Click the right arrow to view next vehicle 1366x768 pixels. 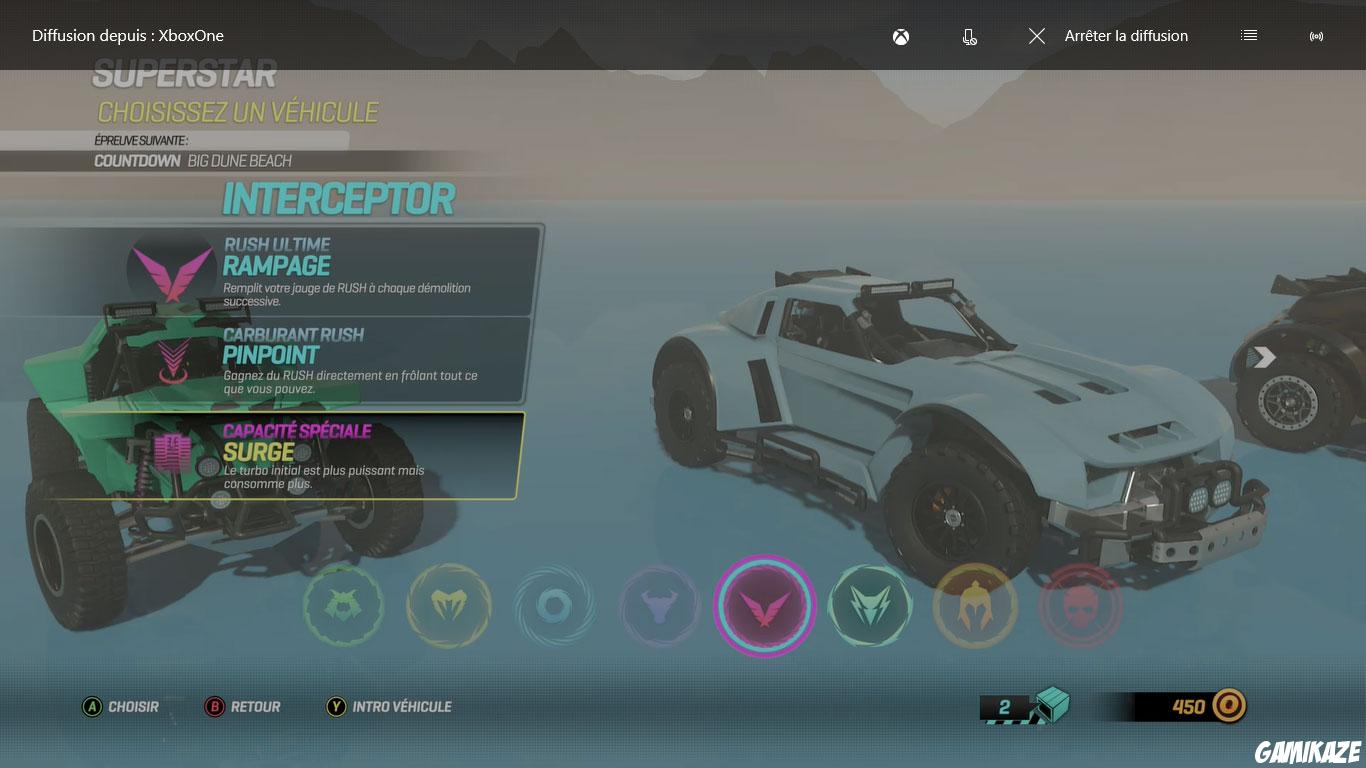tap(1264, 356)
